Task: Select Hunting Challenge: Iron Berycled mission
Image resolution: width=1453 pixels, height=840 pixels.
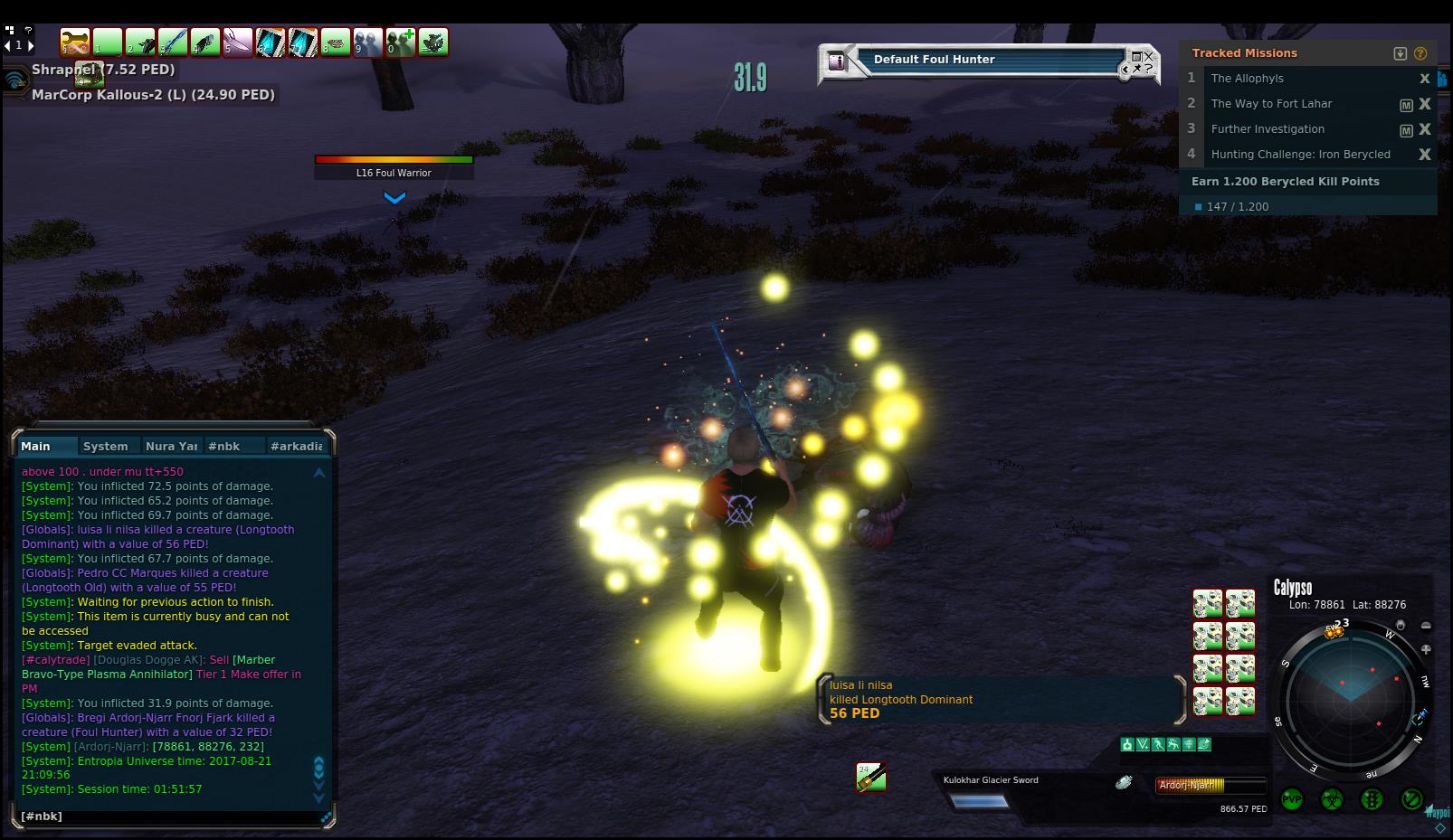Action: (1300, 155)
